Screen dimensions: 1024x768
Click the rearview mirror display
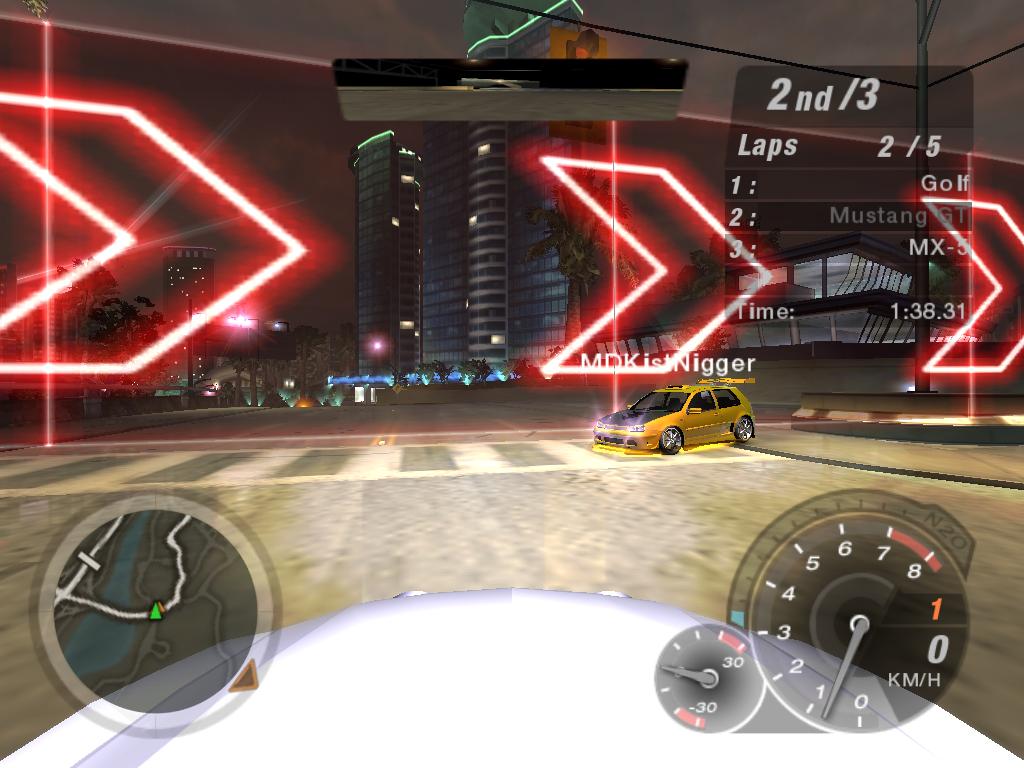[x=510, y=90]
